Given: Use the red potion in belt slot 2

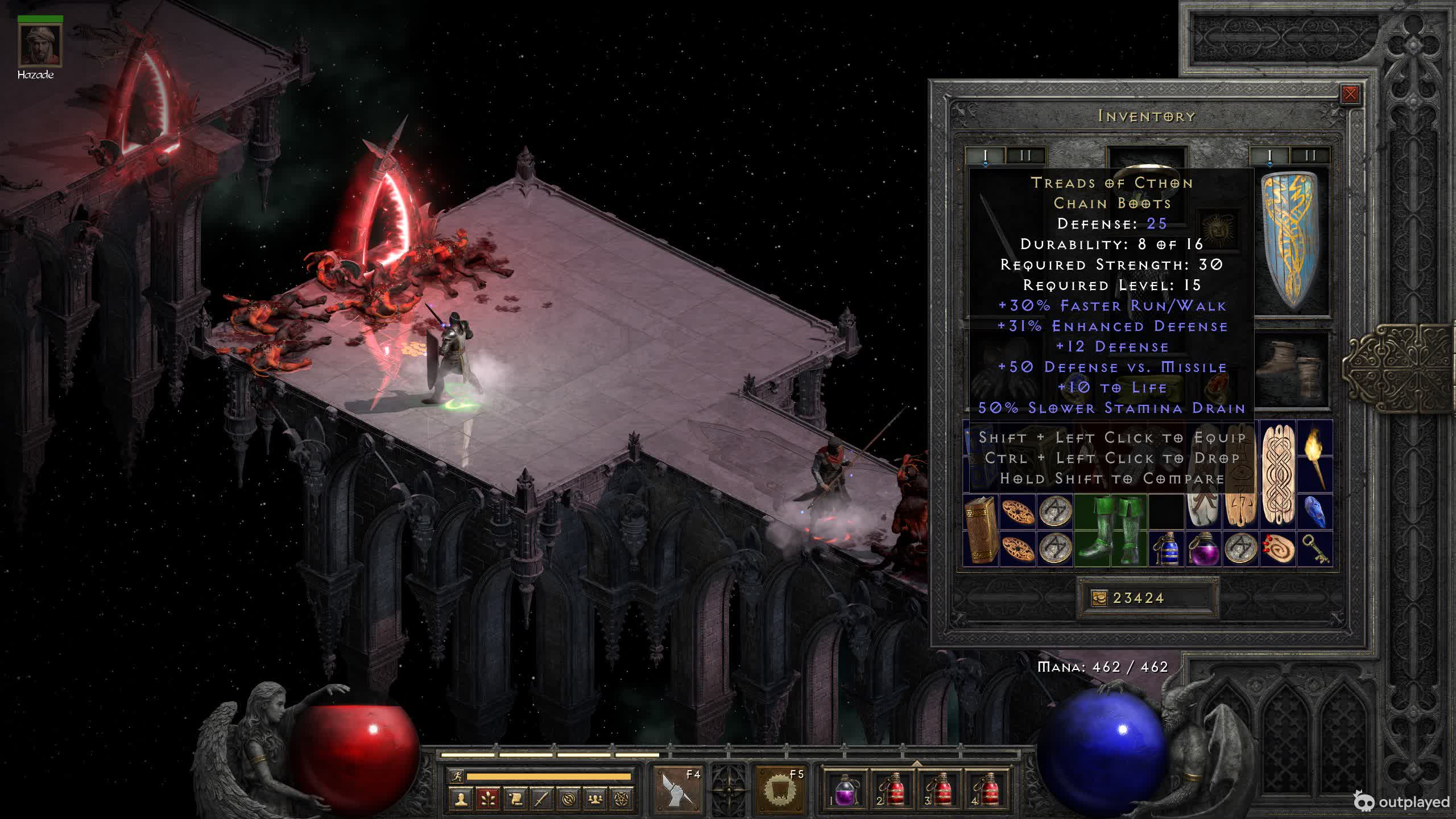Looking at the screenshot, I should (x=892, y=790).
